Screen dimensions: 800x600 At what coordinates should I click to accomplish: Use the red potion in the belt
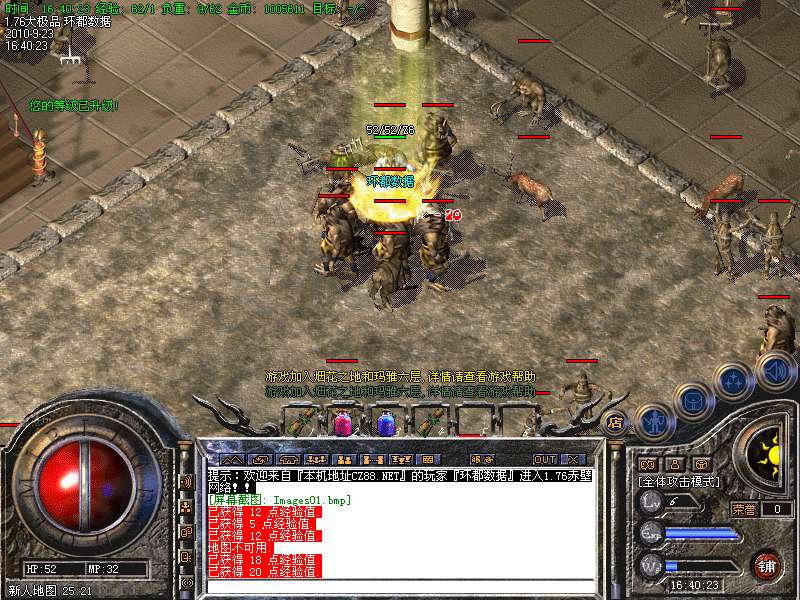coord(342,424)
